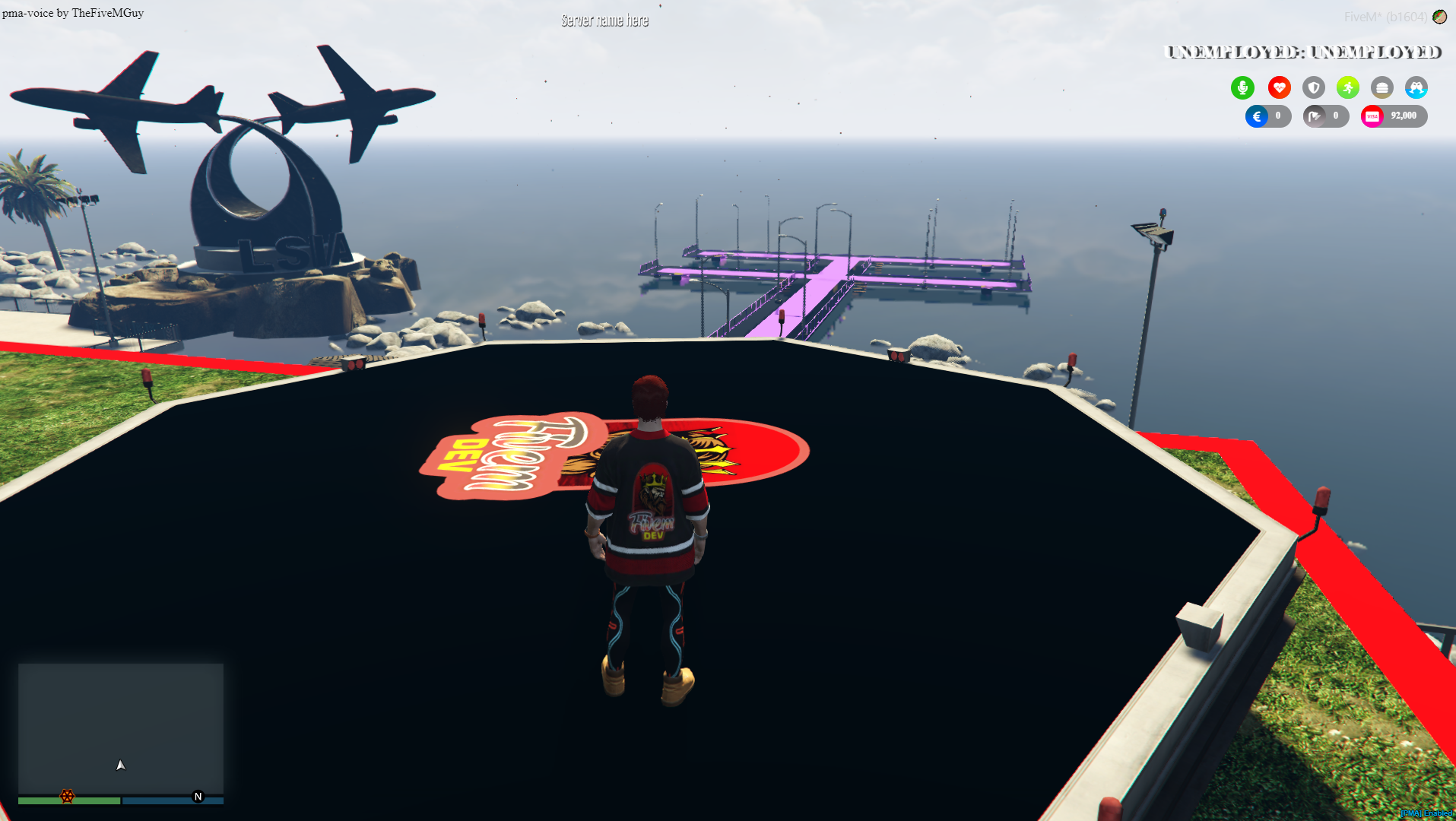Screen dimensions: 1456x821
Task: Click the FiveM globe icon top right
Action: pos(1439,15)
